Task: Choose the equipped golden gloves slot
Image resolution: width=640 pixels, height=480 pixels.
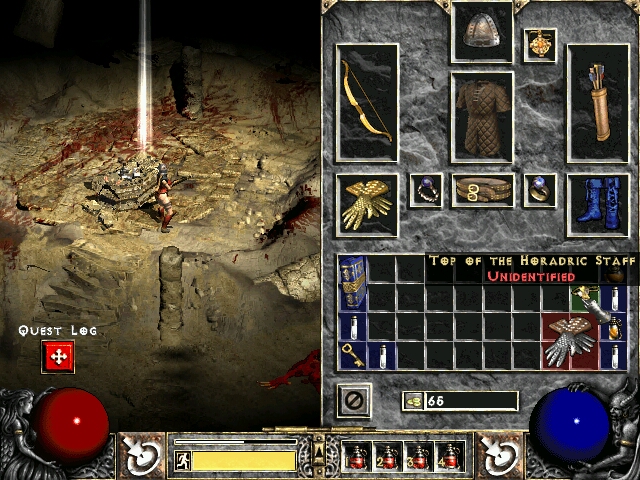Action: [x=367, y=205]
